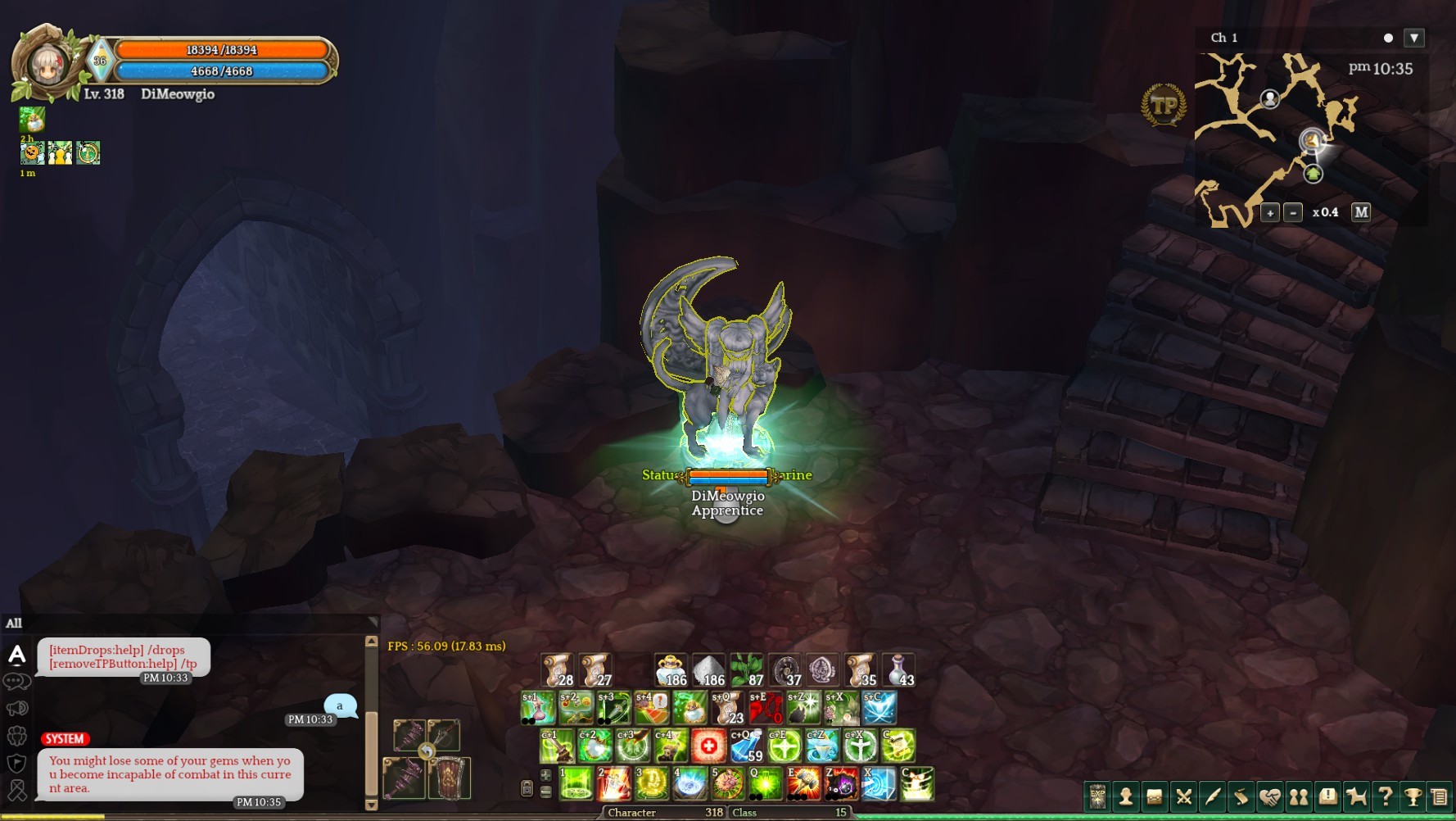Open the help question mark menu
1456x821 pixels.
(x=1386, y=796)
